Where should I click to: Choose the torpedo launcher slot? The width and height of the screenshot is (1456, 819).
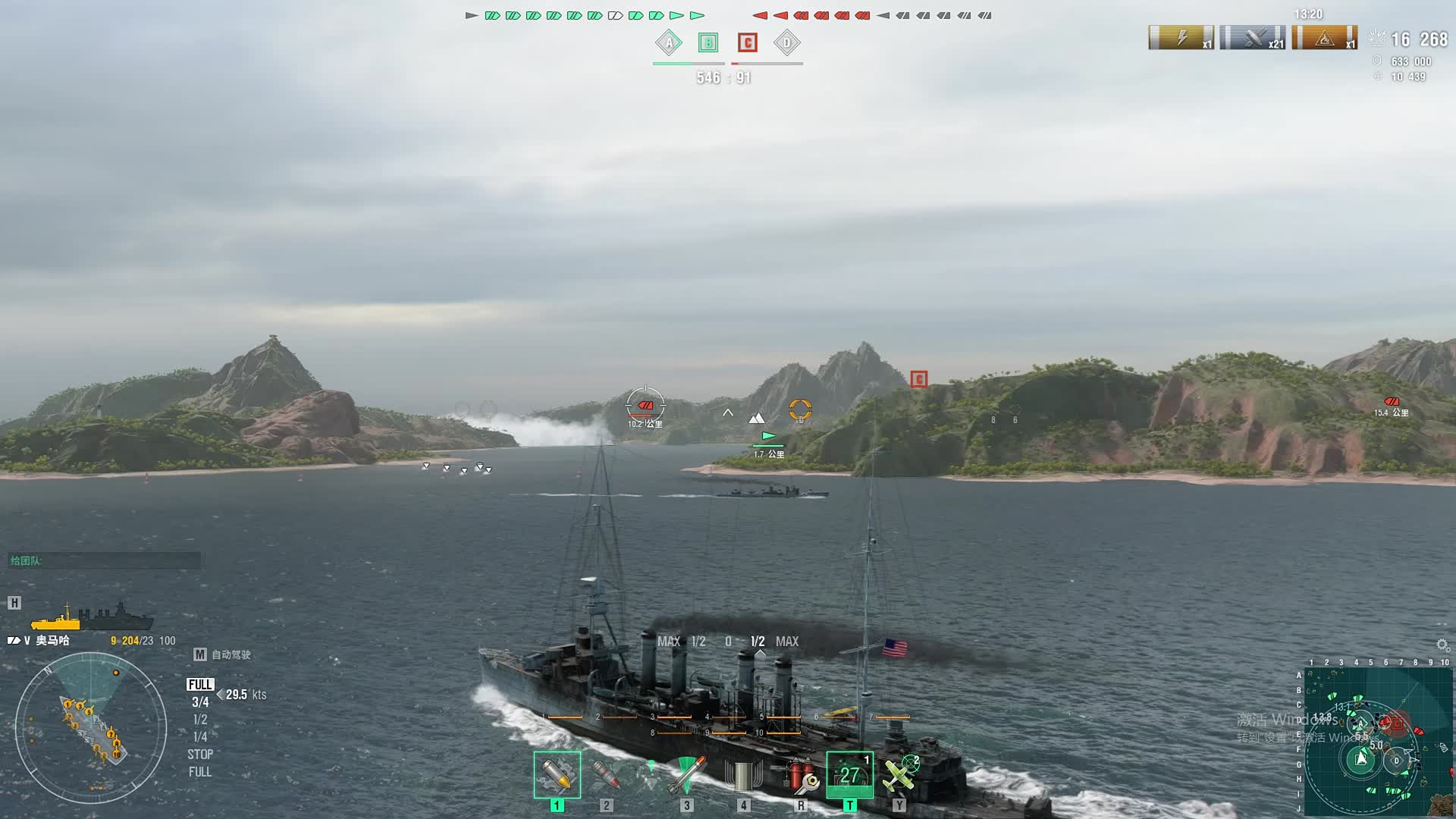click(x=686, y=775)
